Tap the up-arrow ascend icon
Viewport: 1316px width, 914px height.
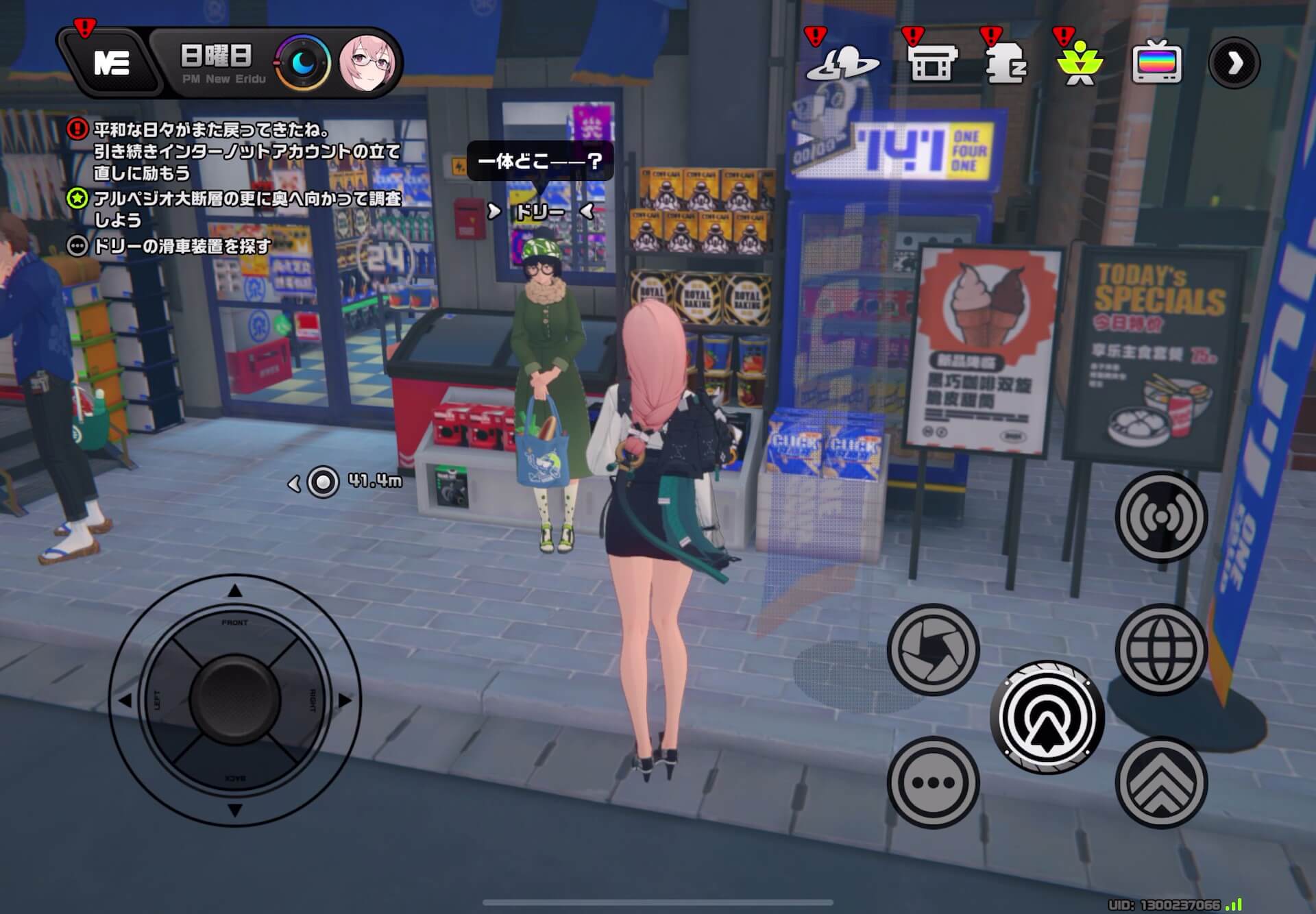(1161, 783)
